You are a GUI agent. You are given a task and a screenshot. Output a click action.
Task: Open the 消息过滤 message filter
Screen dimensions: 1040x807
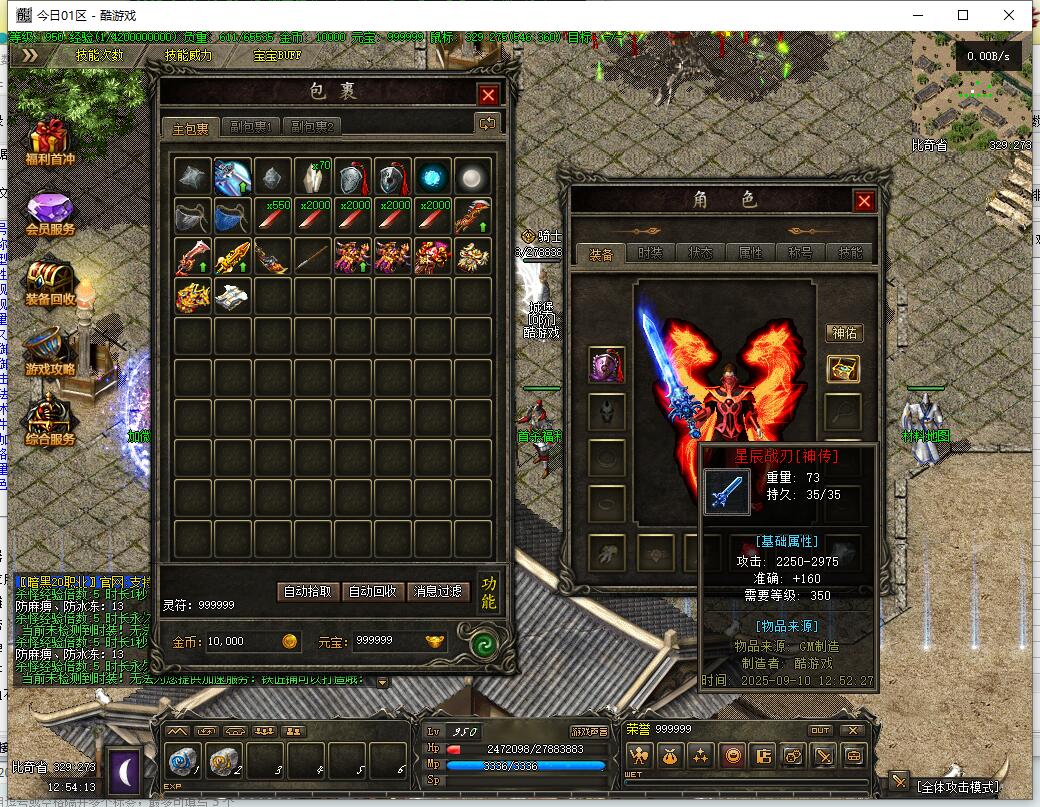[437, 591]
